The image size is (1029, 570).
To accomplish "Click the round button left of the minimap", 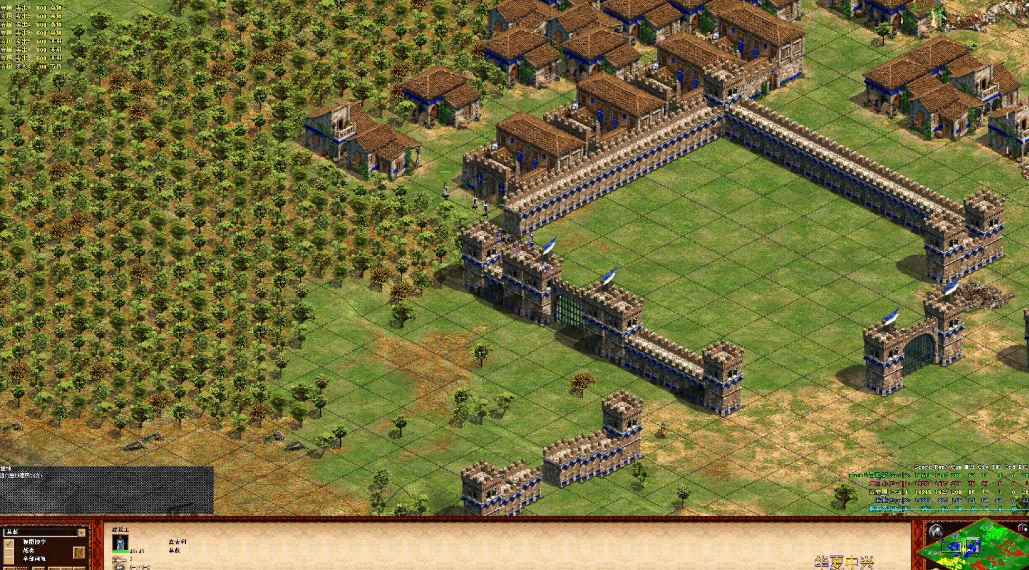I will pos(934,530).
